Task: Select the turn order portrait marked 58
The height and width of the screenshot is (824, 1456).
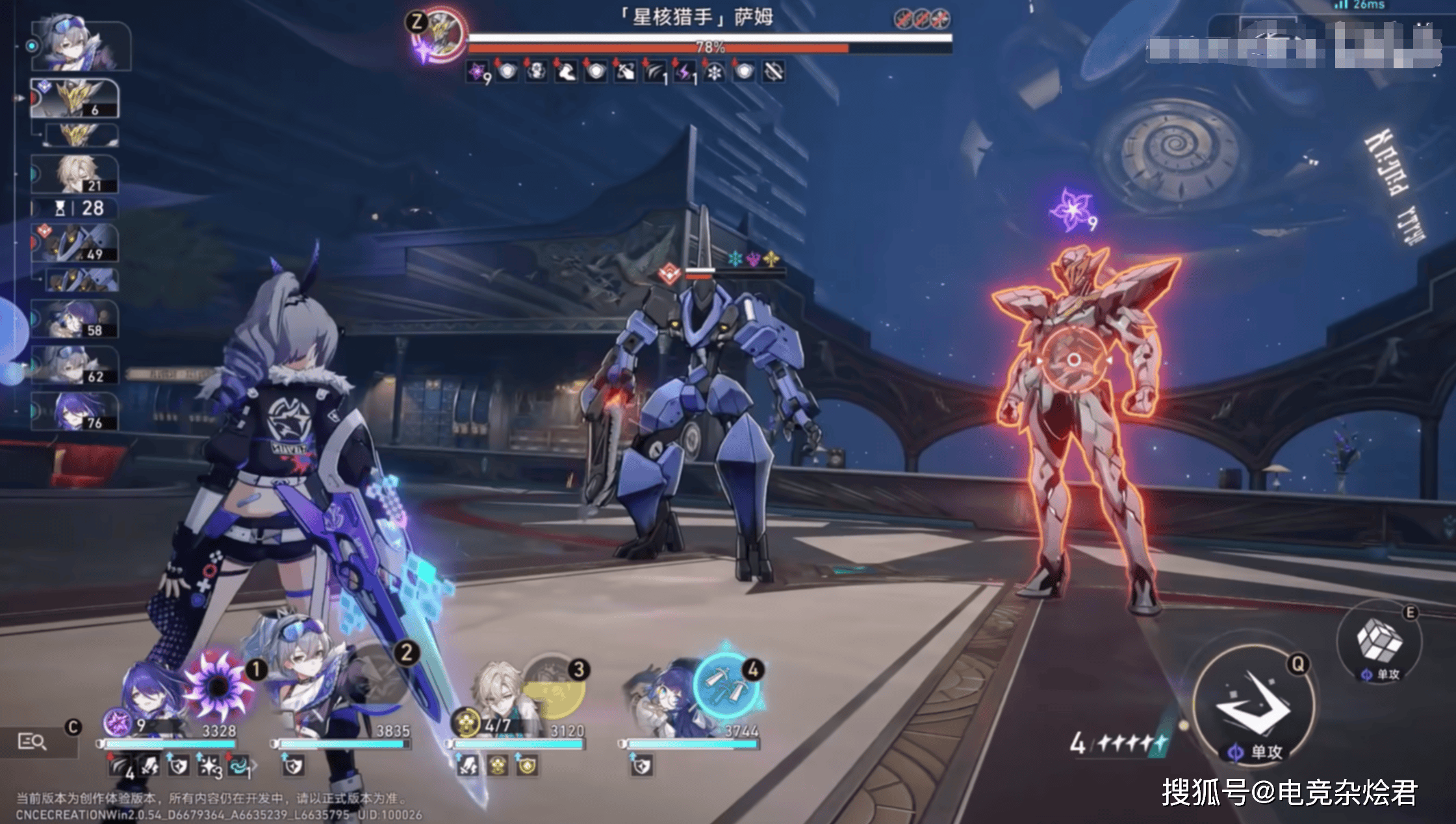Action: click(x=75, y=319)
